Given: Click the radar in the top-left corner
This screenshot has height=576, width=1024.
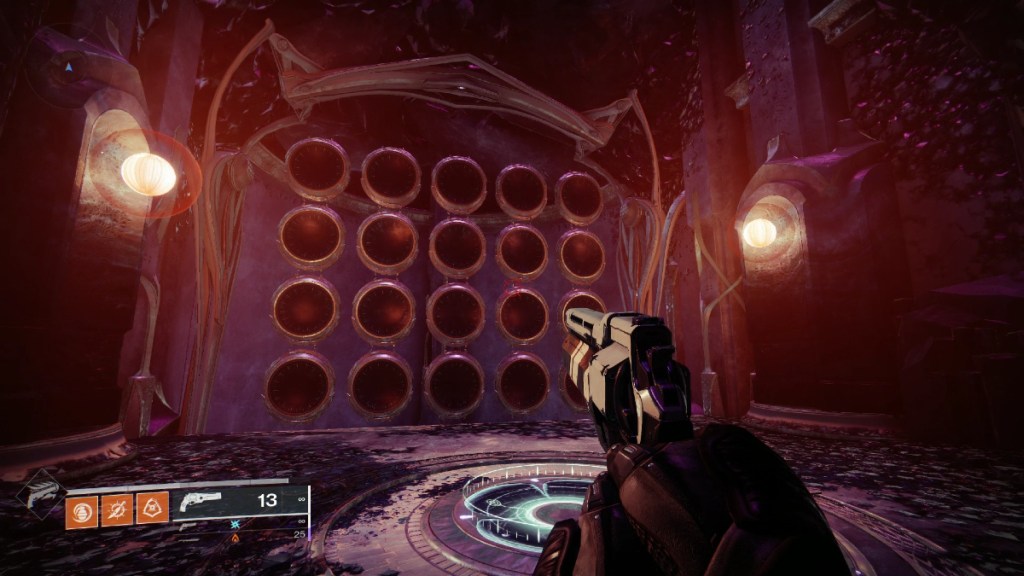Looking at the screenshot, I should point(68,68).
